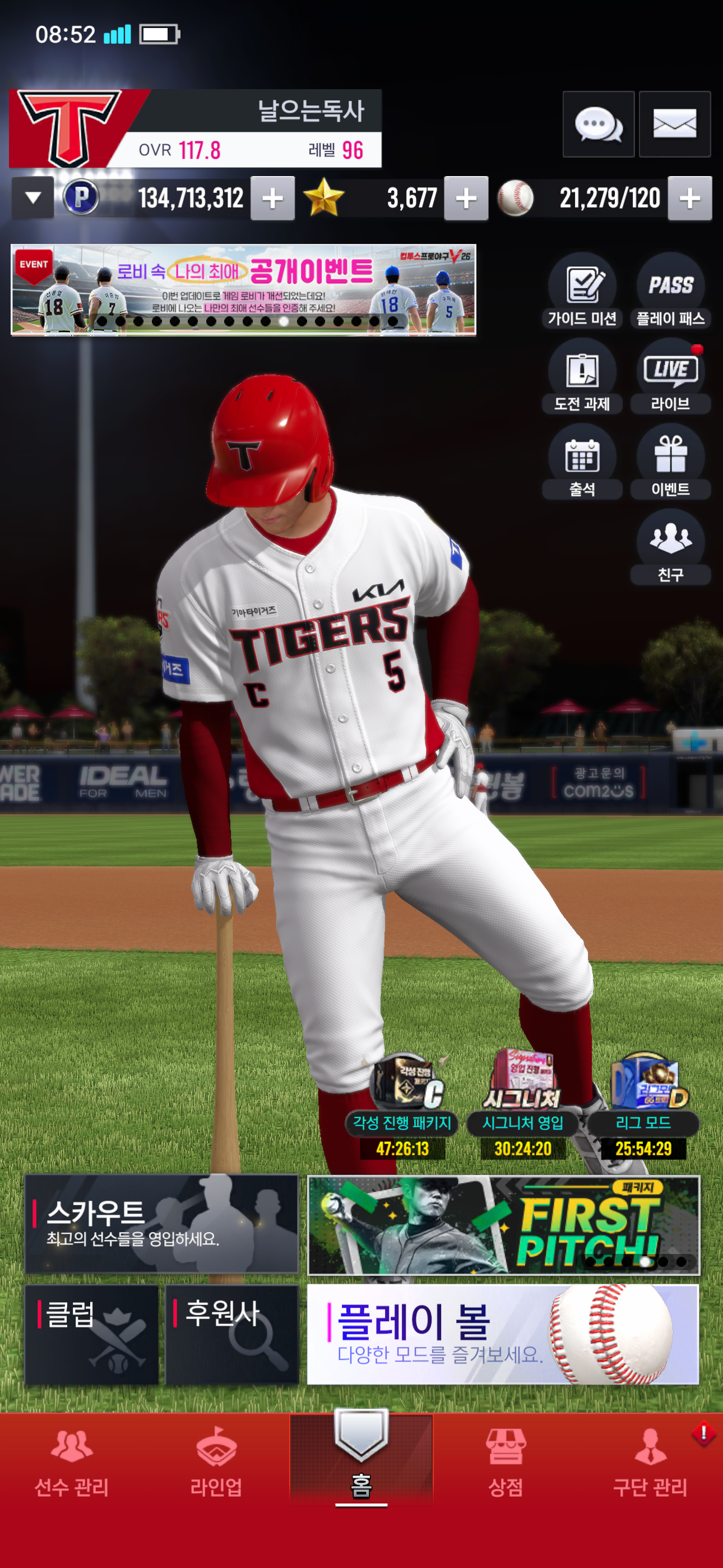This screenshot has width=723, height=1568.
Task: Add more baseballs with plus button
Action: coord(689,198)
